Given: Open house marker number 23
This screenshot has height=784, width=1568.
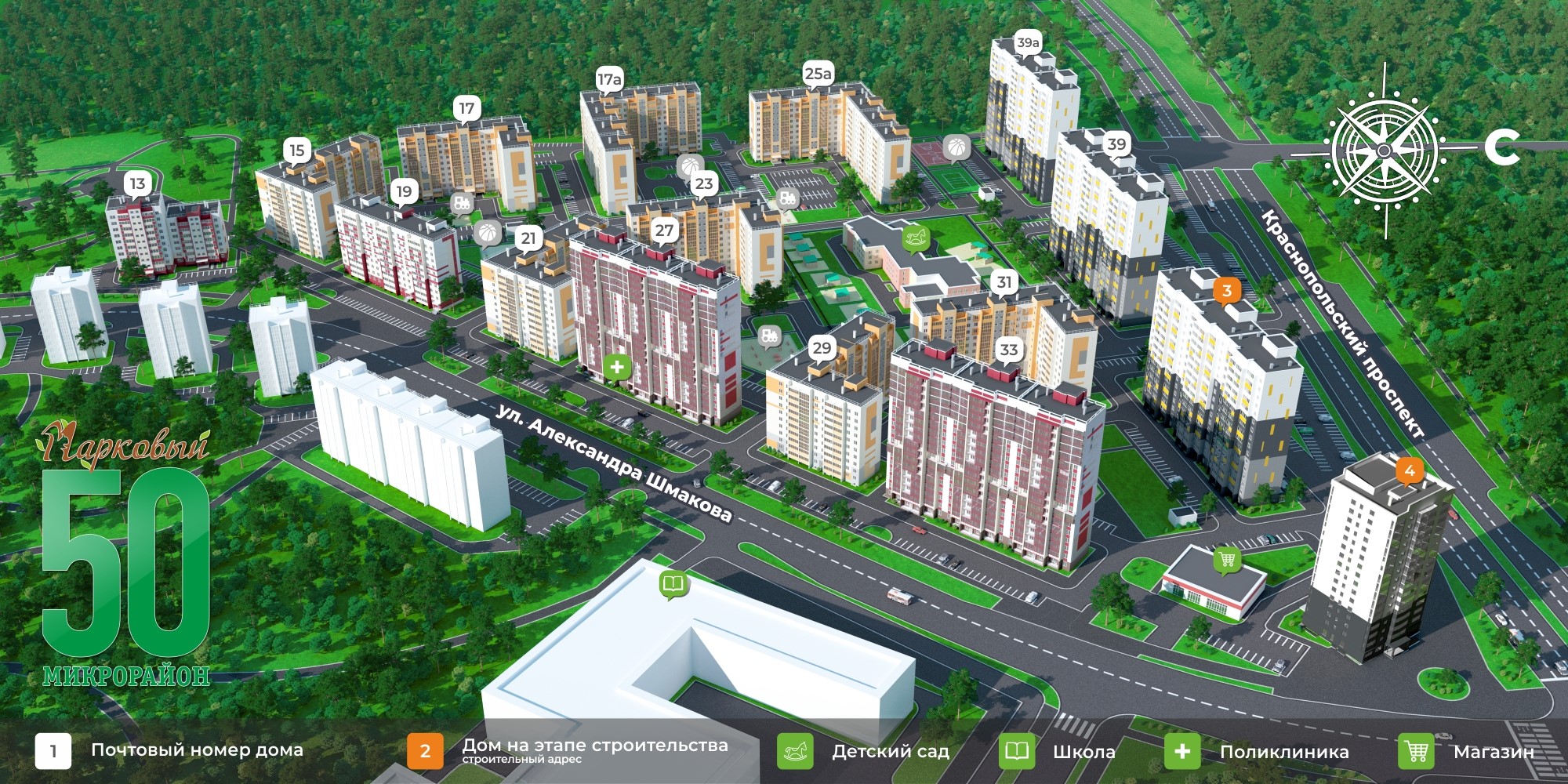Looking at the screenshot, I should tap(703, 183).
